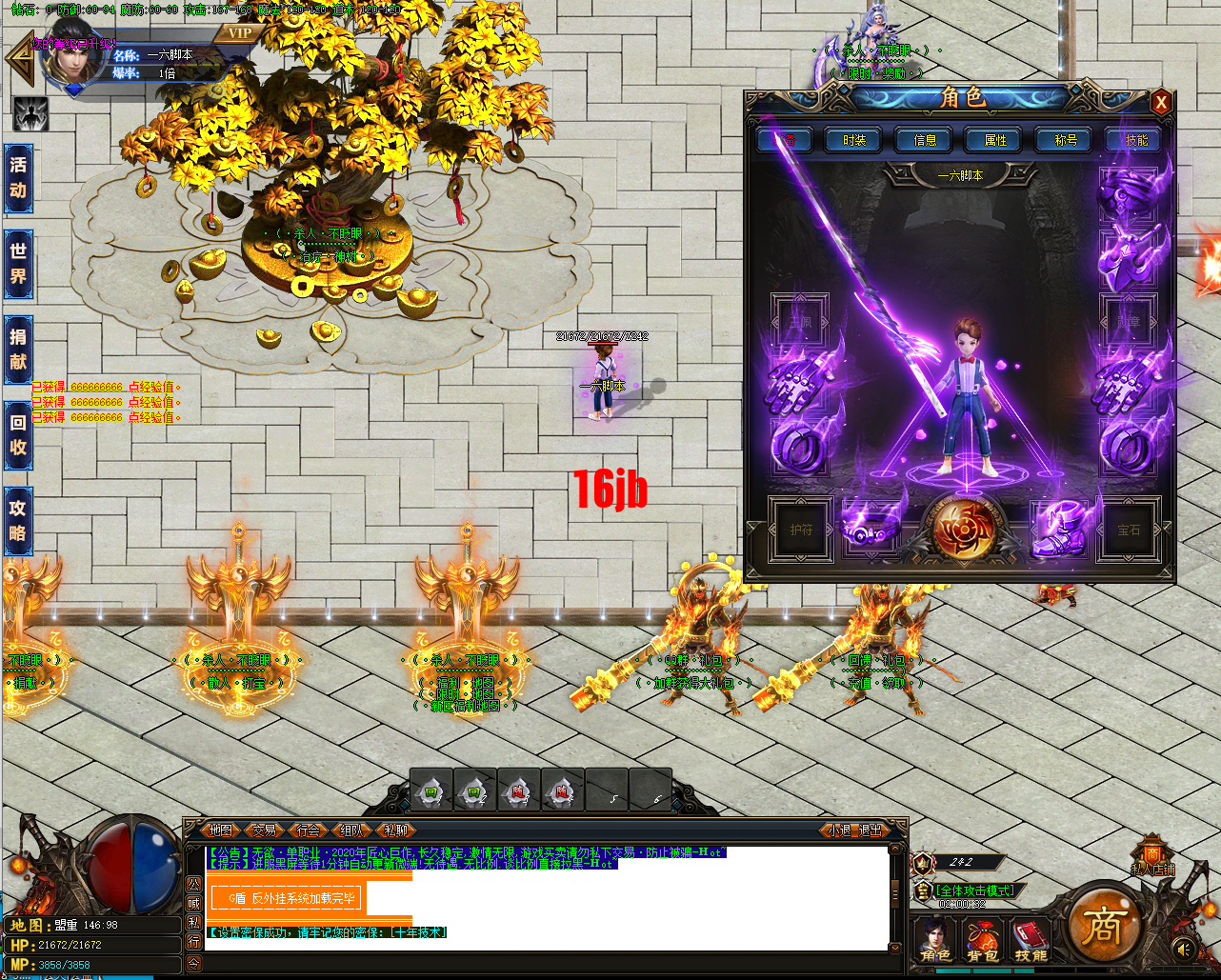Open the 背包 backpack from bottom bar
The image size is (1221, 980).
click(x=982, y=940)
